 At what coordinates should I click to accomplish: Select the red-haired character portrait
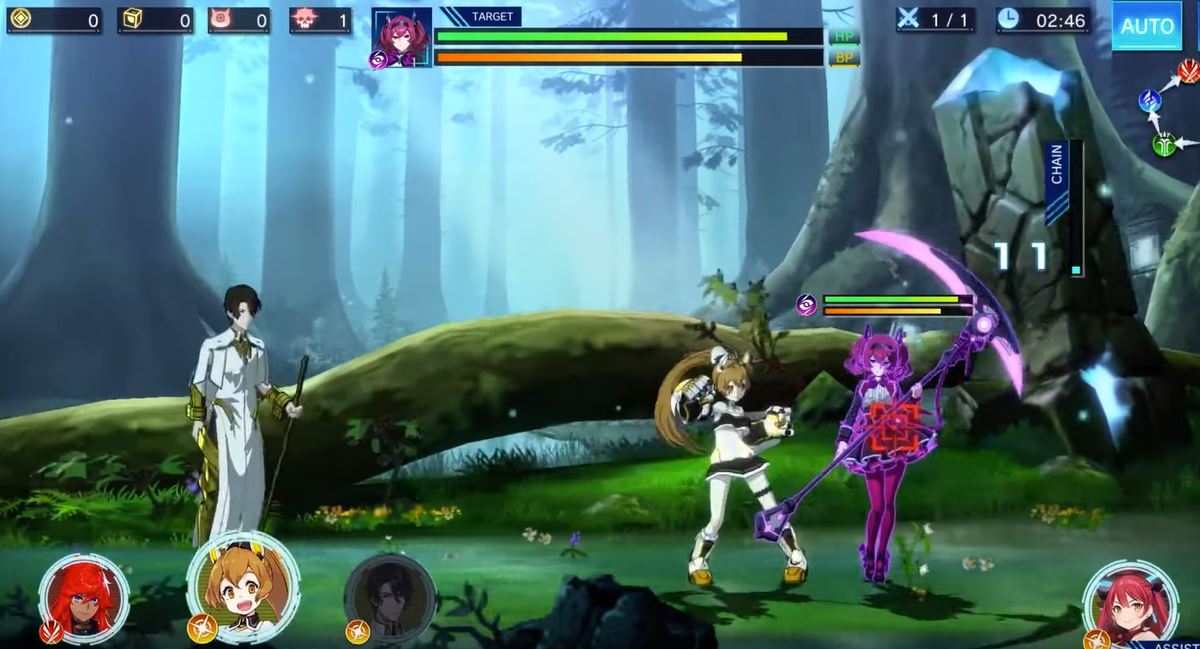pos(84,597)
